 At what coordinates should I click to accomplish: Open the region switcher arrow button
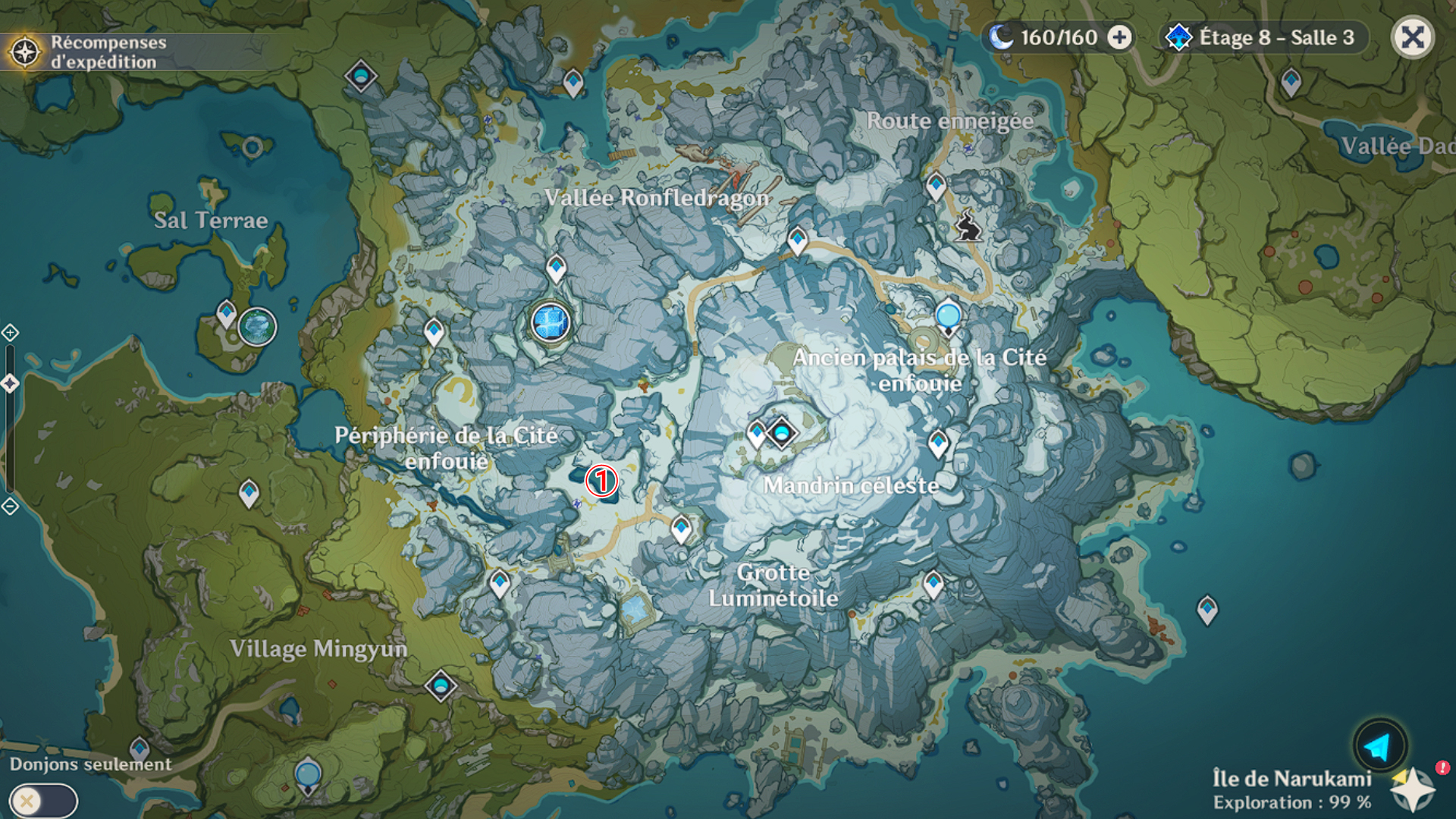click(x=1379, y=746)
